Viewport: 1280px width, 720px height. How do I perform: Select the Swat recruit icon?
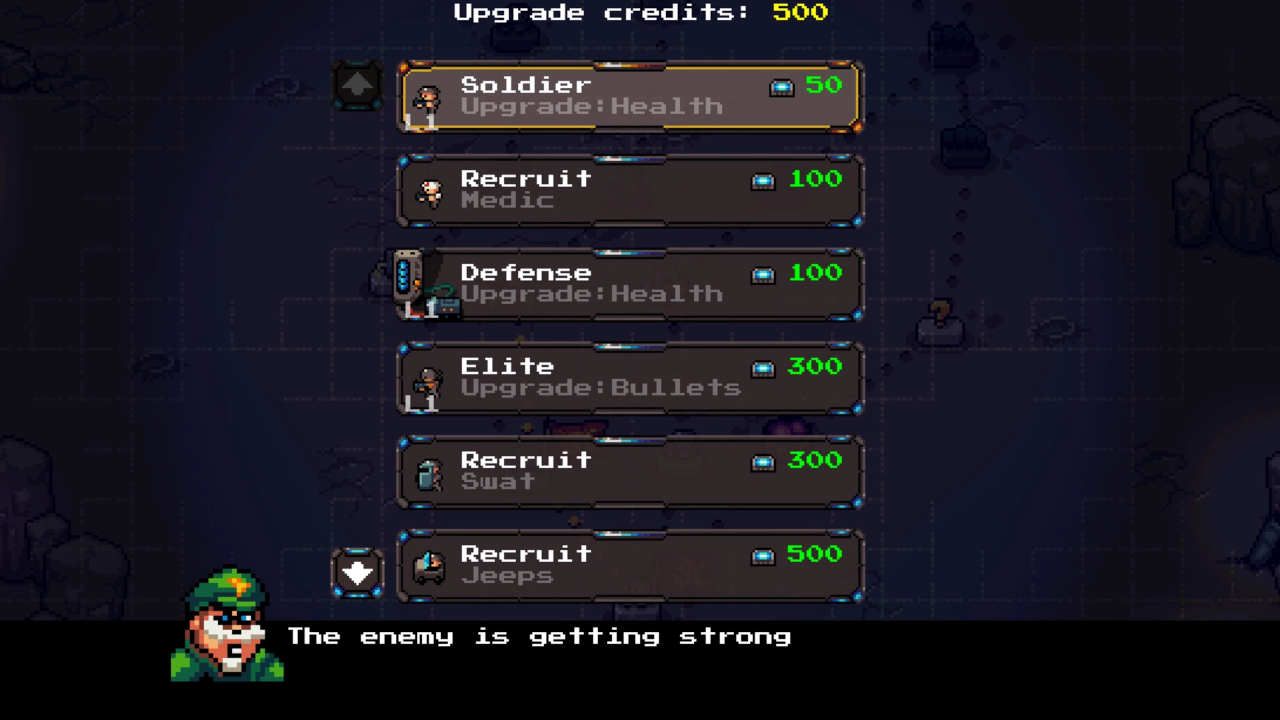point(428,473)
